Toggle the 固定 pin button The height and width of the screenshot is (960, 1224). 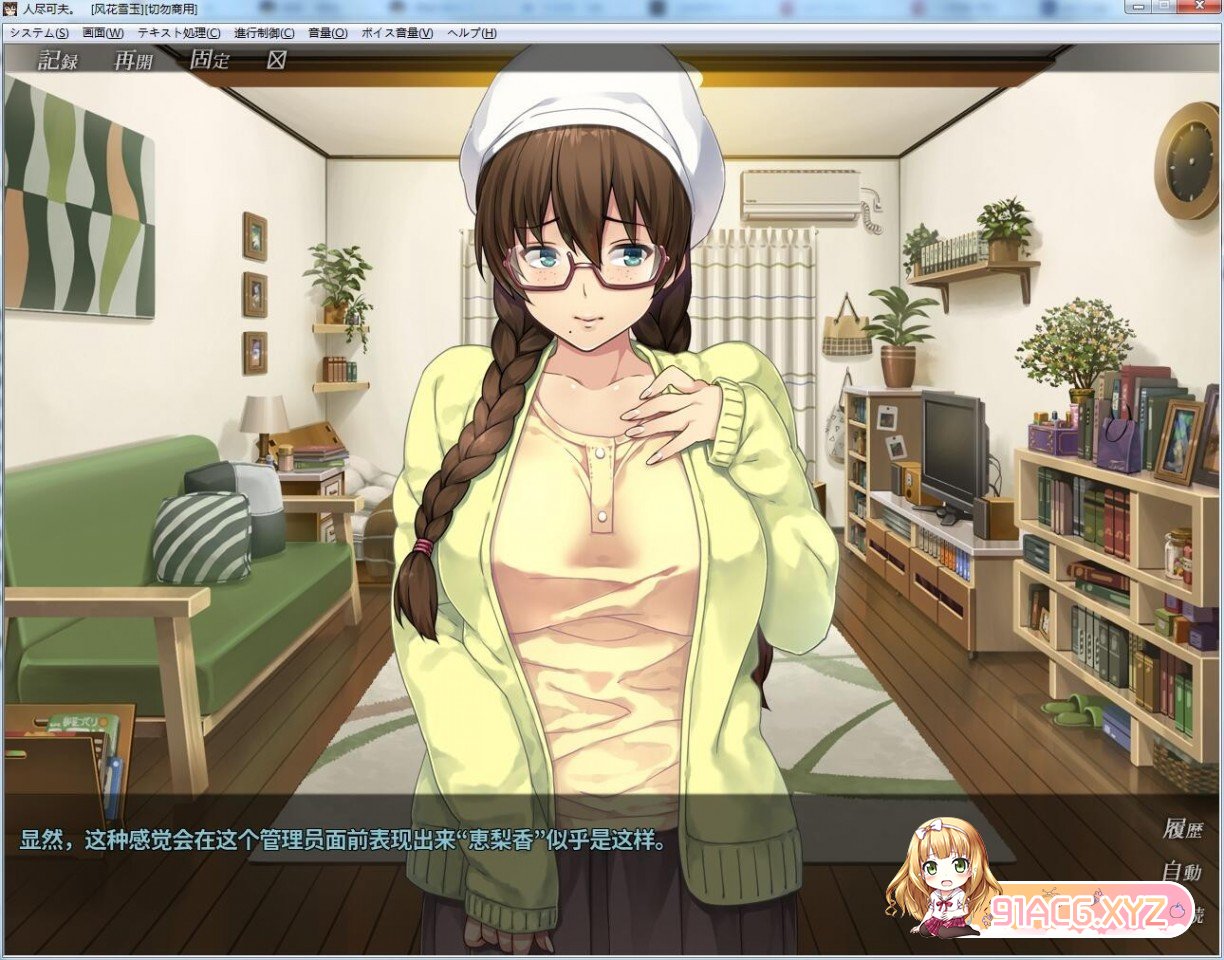tap(209, 60)
